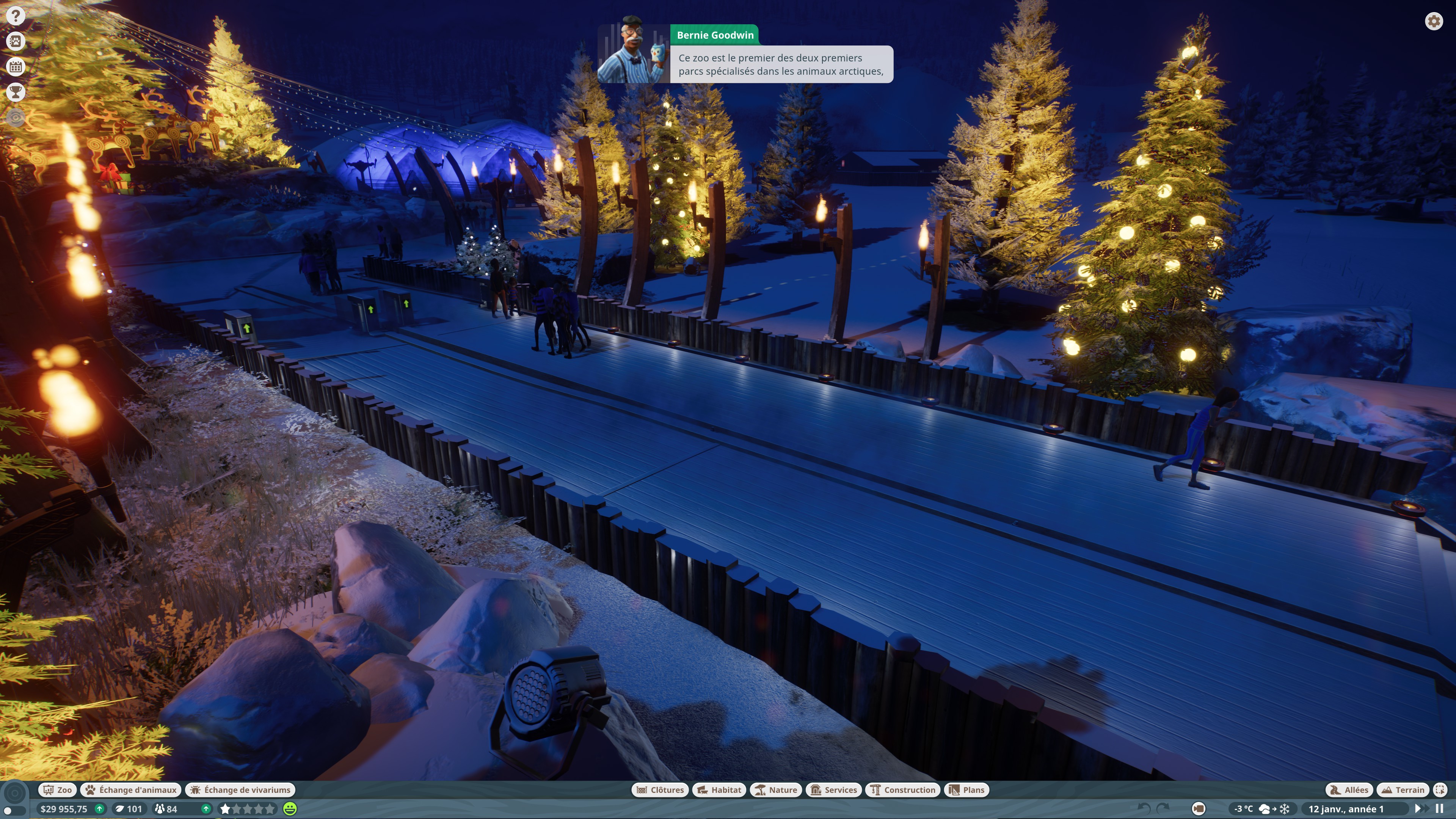Pause the game with the pause button
Screen dimensions: 1456x819
[1440, 809]
